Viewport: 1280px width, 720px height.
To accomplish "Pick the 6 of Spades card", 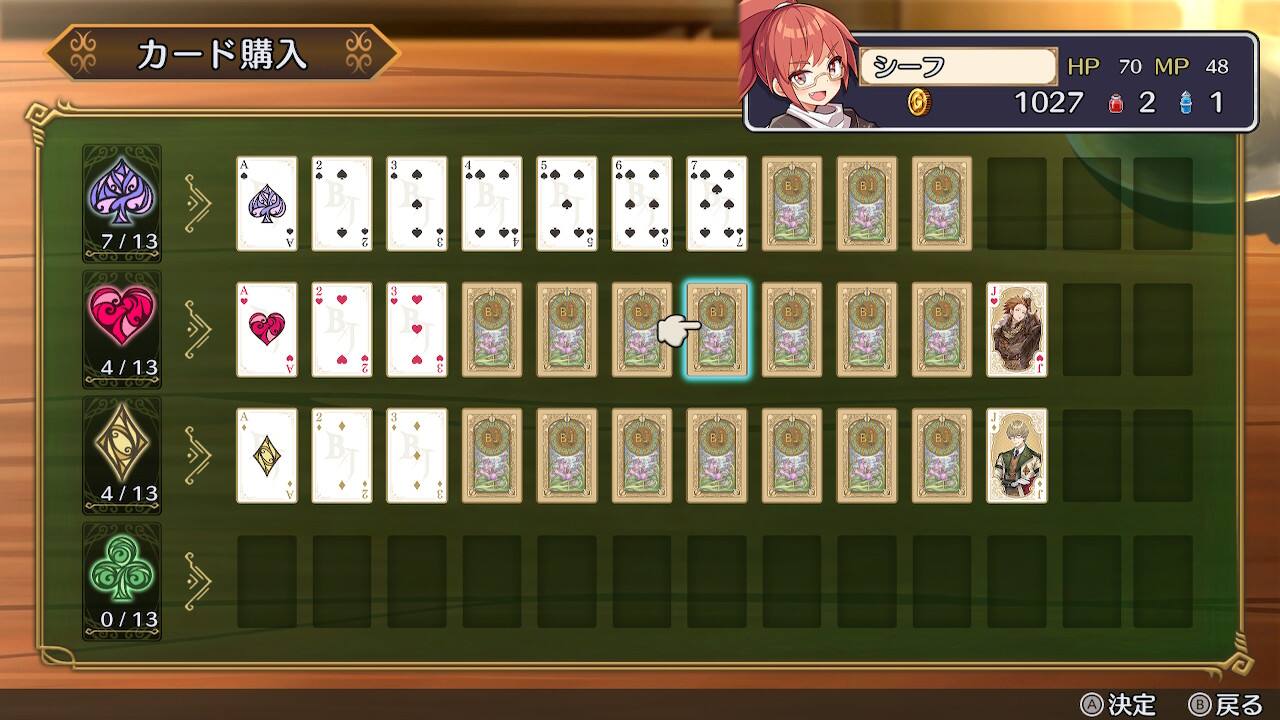I will click(642, 203).
